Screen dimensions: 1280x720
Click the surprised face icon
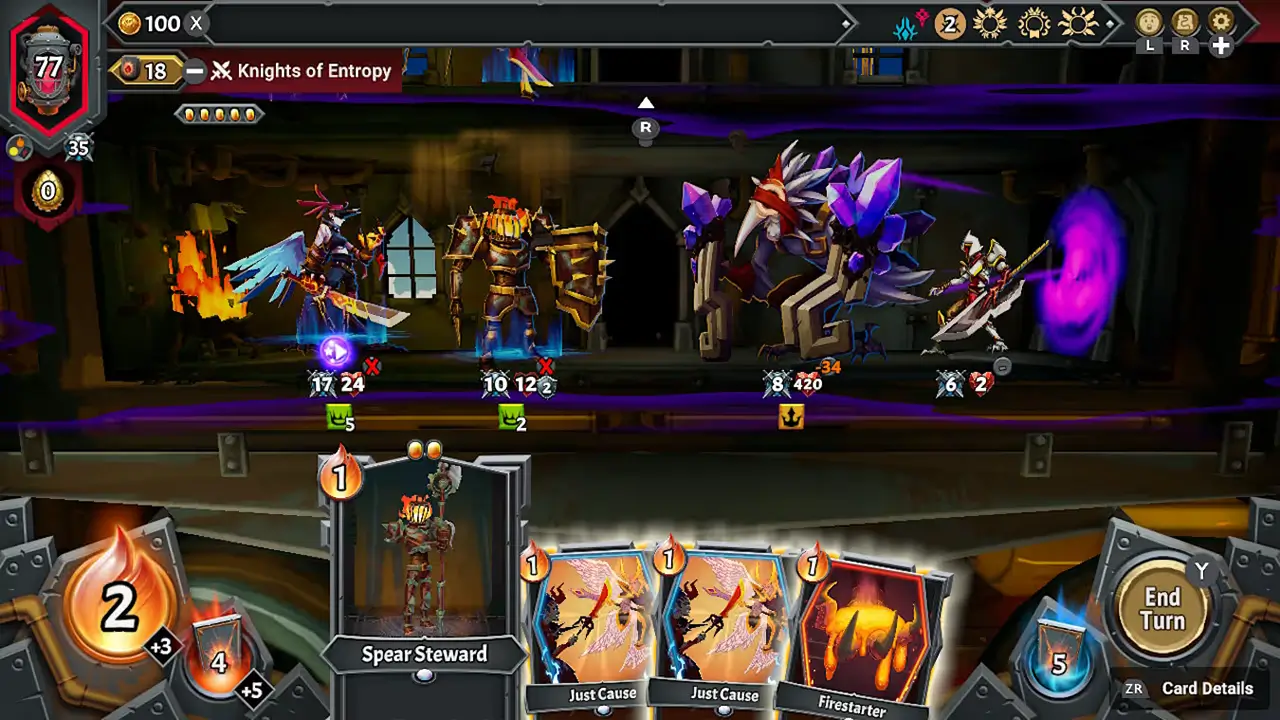click(x=1149, y=22)
